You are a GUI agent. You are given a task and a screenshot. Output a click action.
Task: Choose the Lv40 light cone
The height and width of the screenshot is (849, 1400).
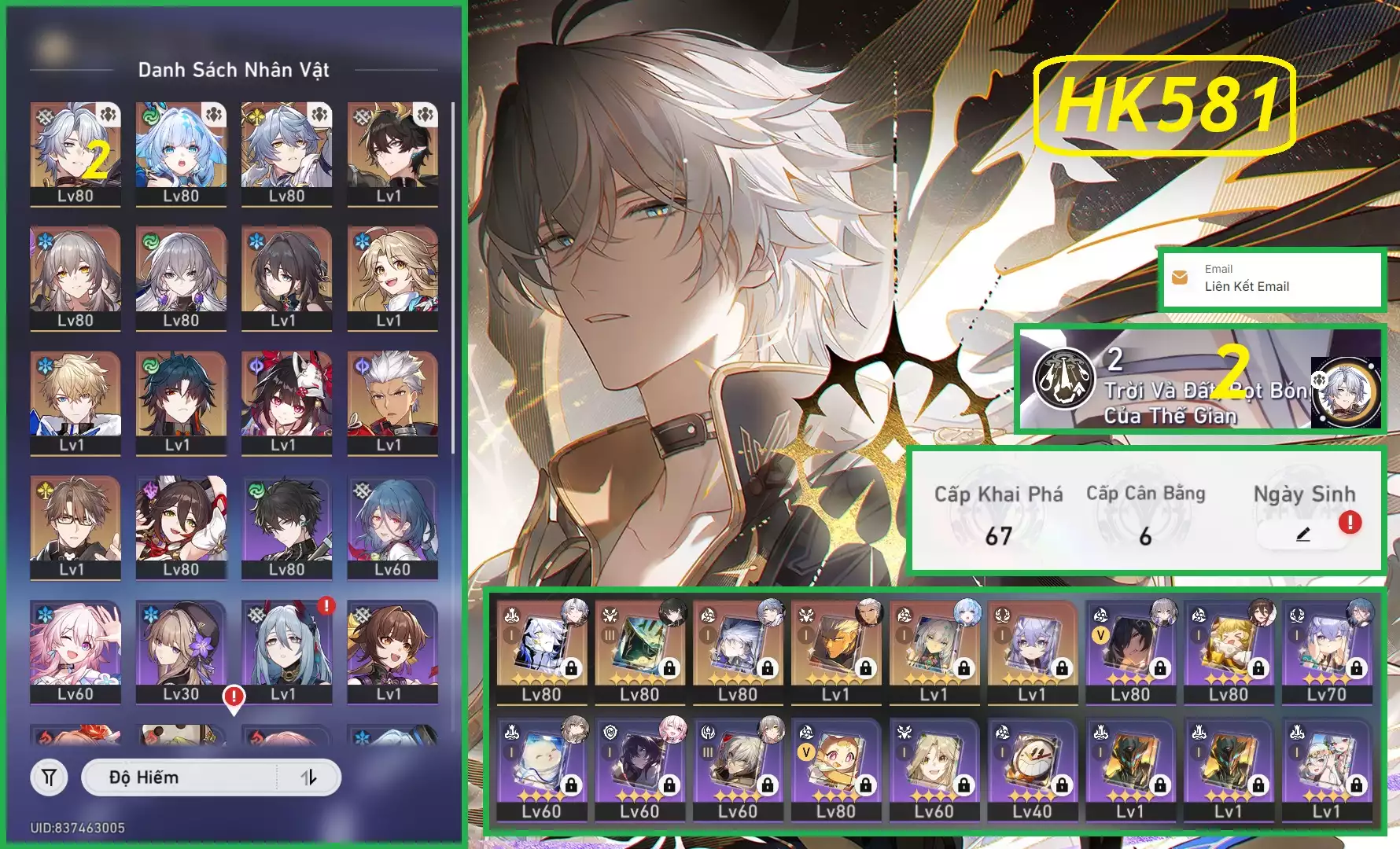coord(1032,768)
